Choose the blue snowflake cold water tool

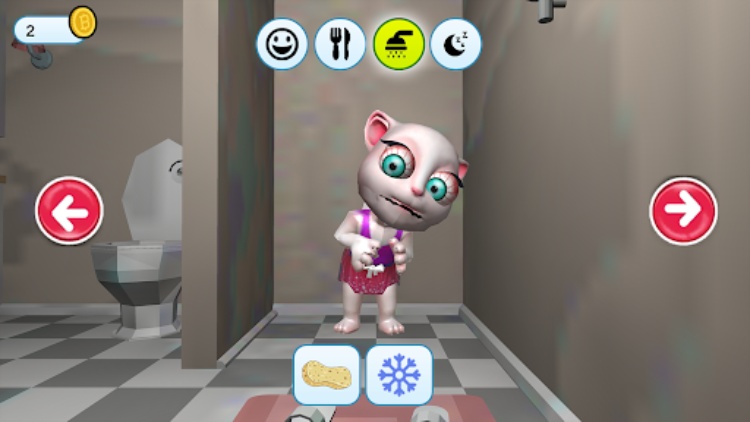coord(399,375)
